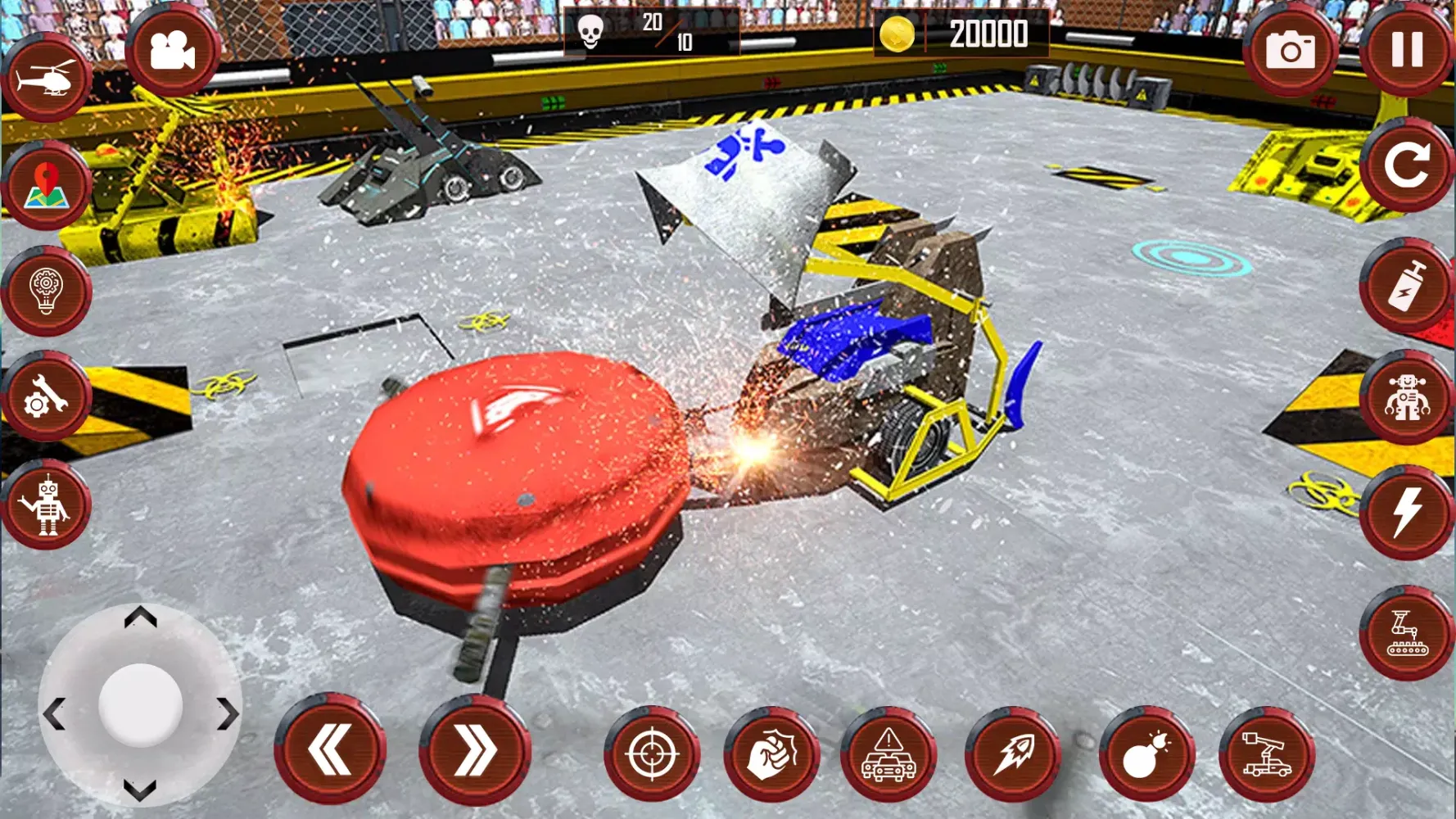Tap the virtual joystick center
The width and height of the screenshot is (1456, 819).
pyautogui.click(x=141, y=704)
